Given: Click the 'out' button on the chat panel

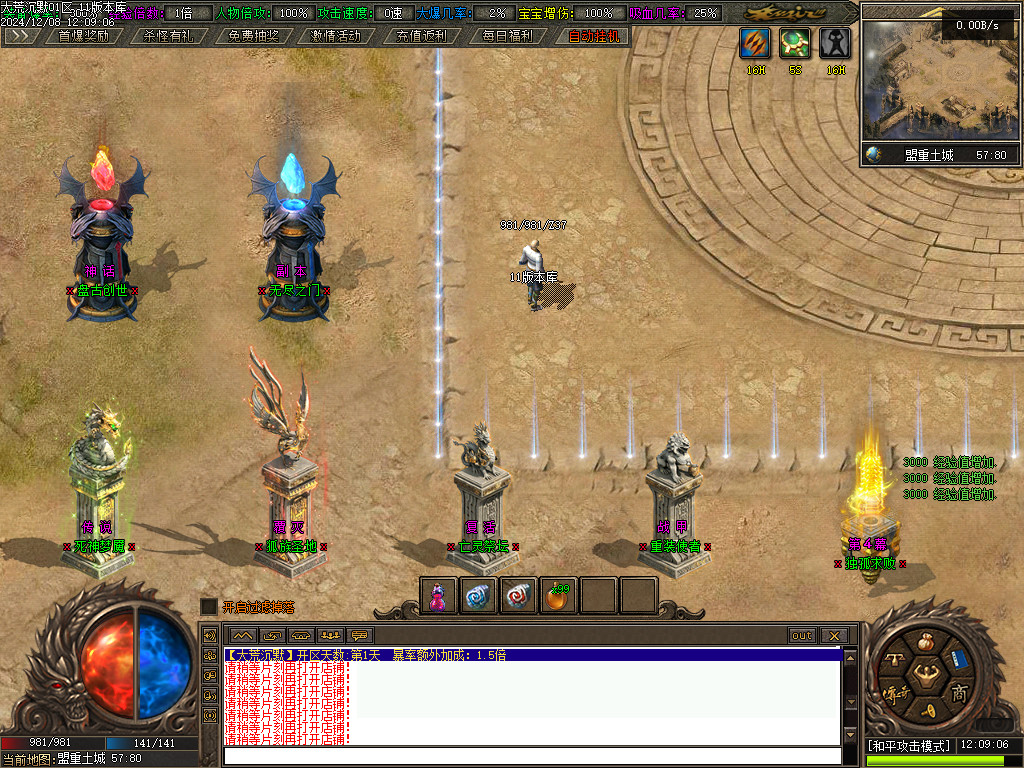Looking at the screenshot, I should 802,635.
